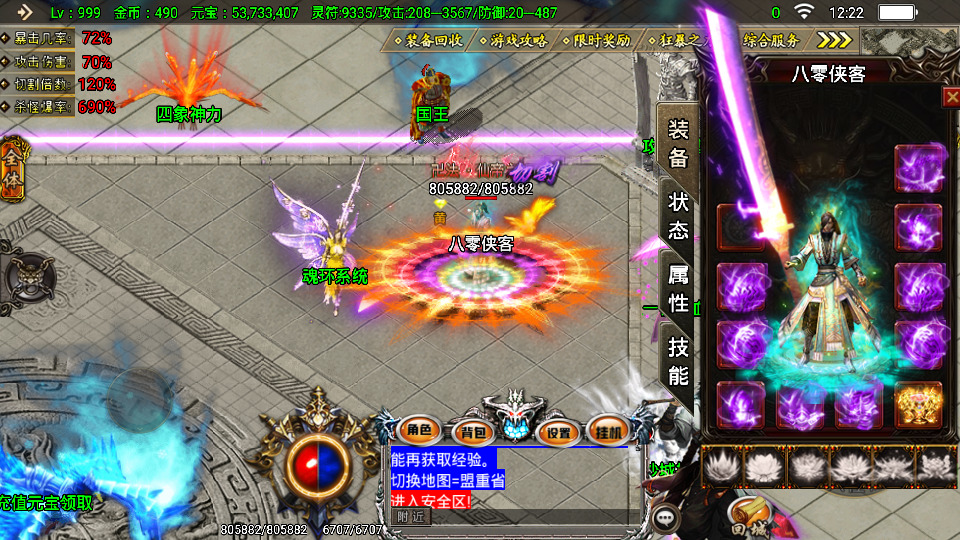960x540 pixels.
Task: Switch to the 状态 status tab
Action: [x=678, y=215]
